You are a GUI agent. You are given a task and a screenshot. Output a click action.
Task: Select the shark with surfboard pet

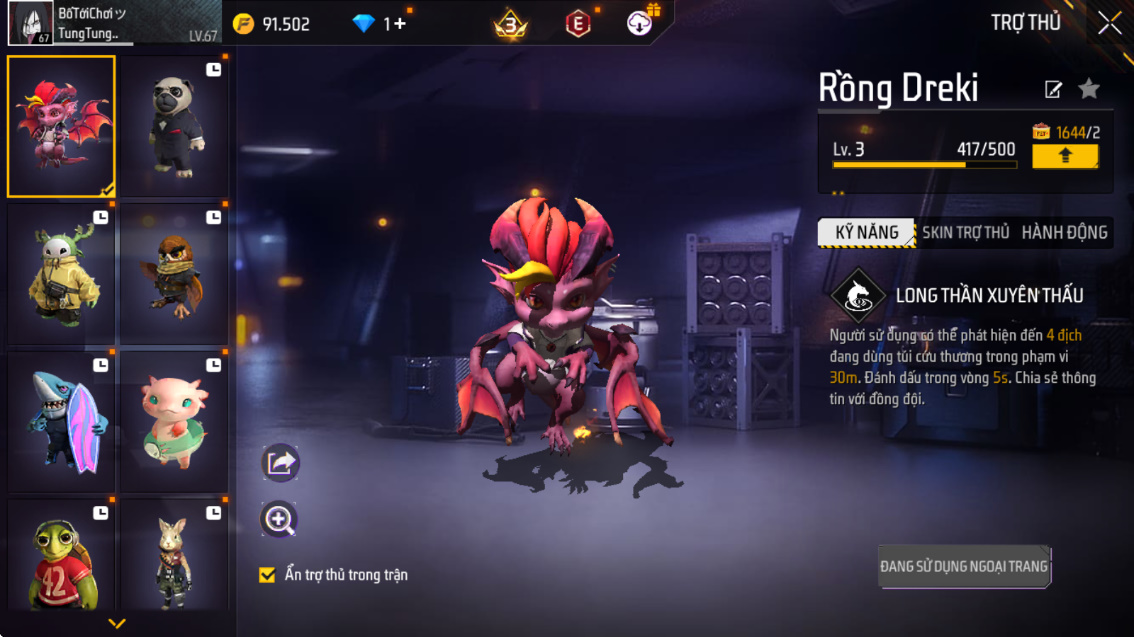[x=61, y=421]
